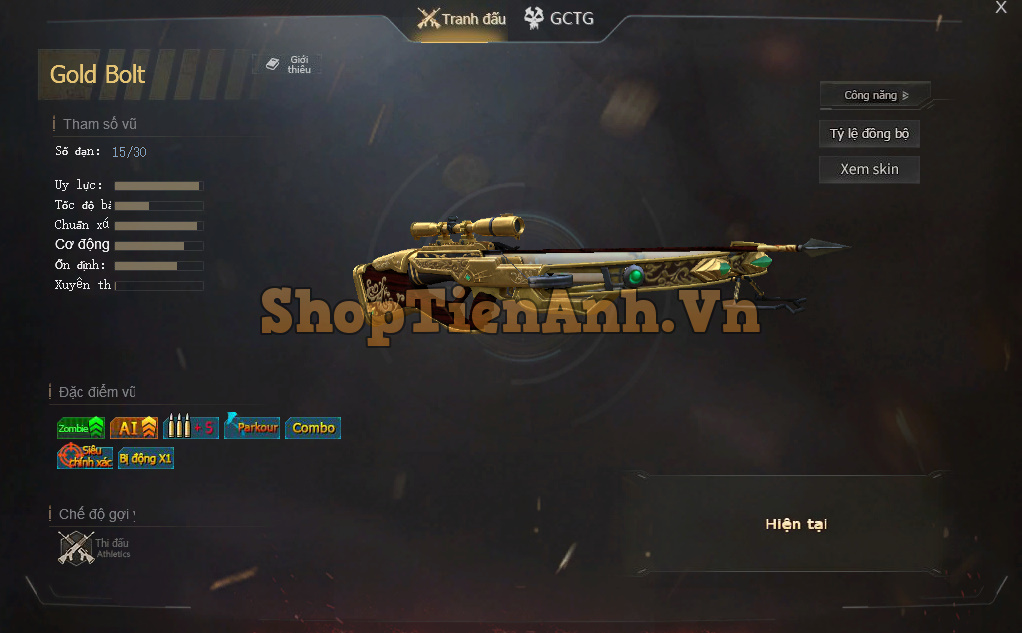Open Tỷ lệ đồng bộ
The width and height of the screenshot is (1022, 633).
(868, 134)
